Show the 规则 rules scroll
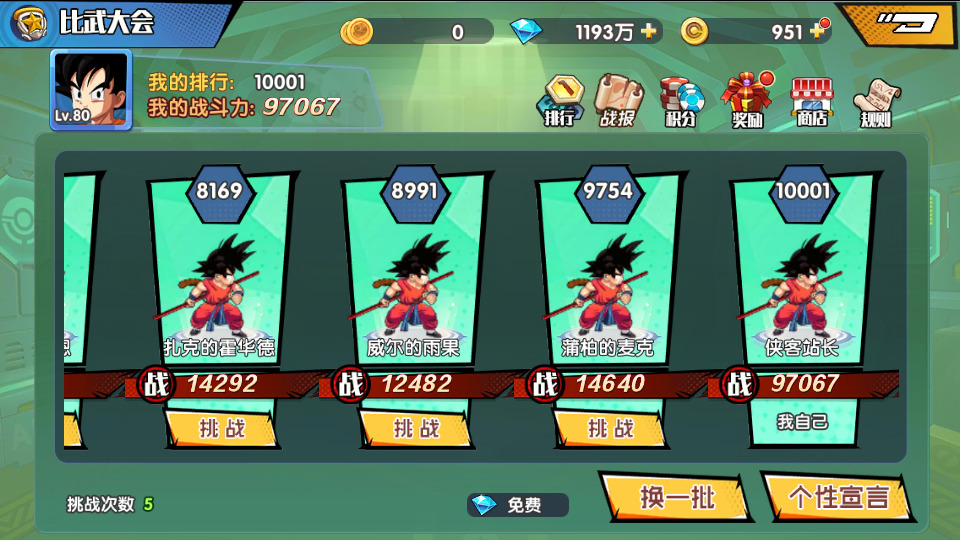The image size is (960, 540). pos(876,102)
